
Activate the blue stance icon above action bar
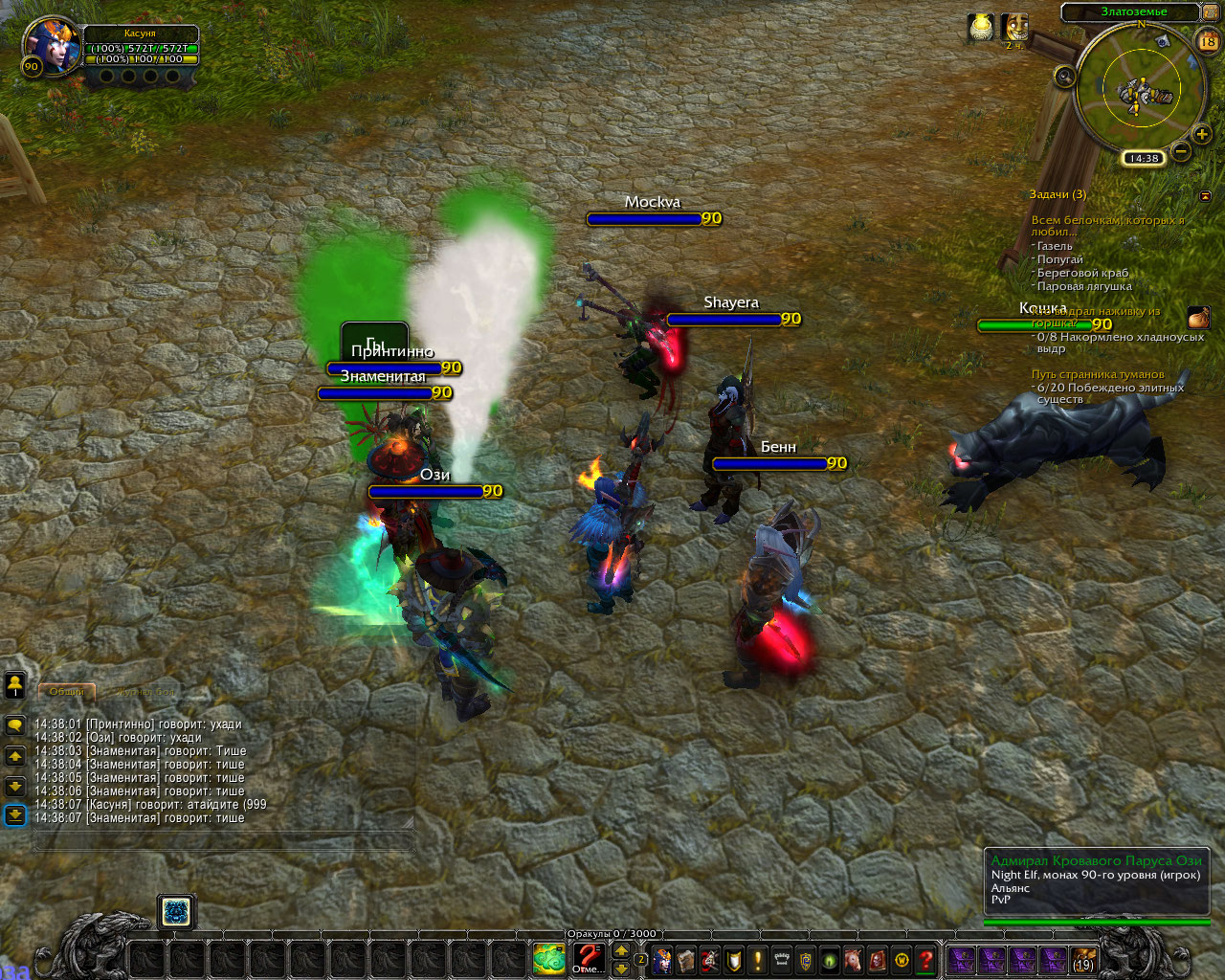coord(176,912)
